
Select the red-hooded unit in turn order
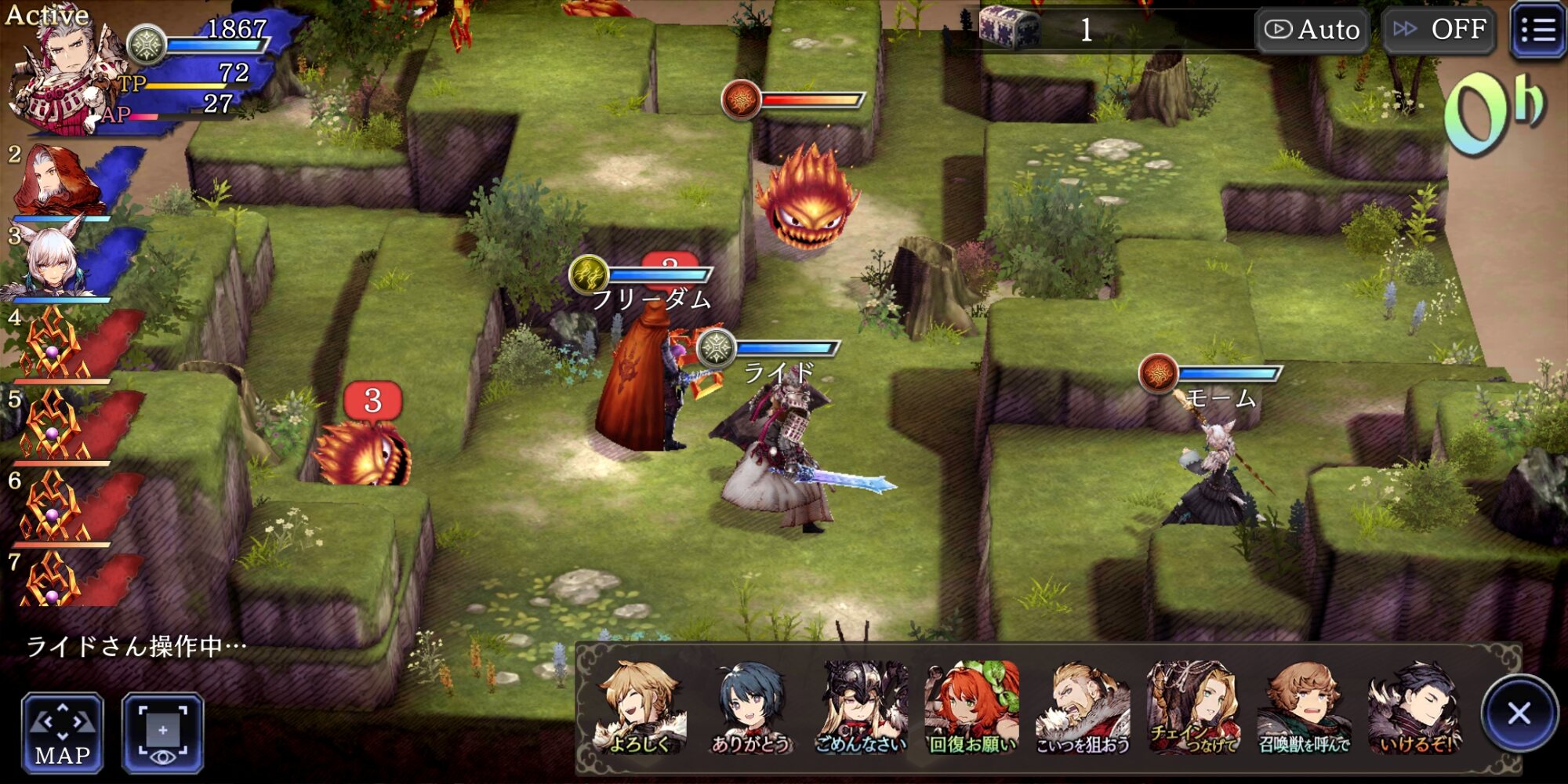(59, 180)
